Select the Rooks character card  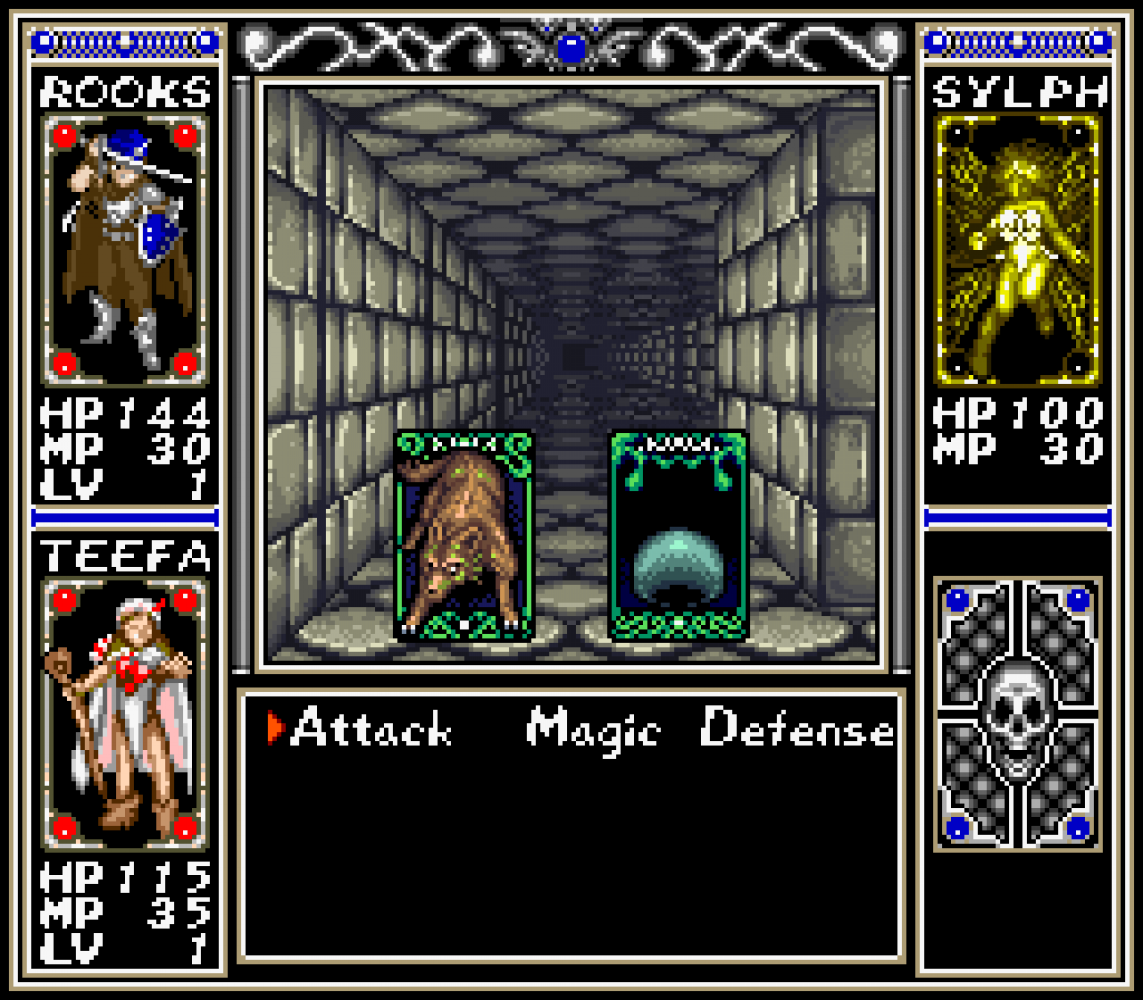coord(125,250)
